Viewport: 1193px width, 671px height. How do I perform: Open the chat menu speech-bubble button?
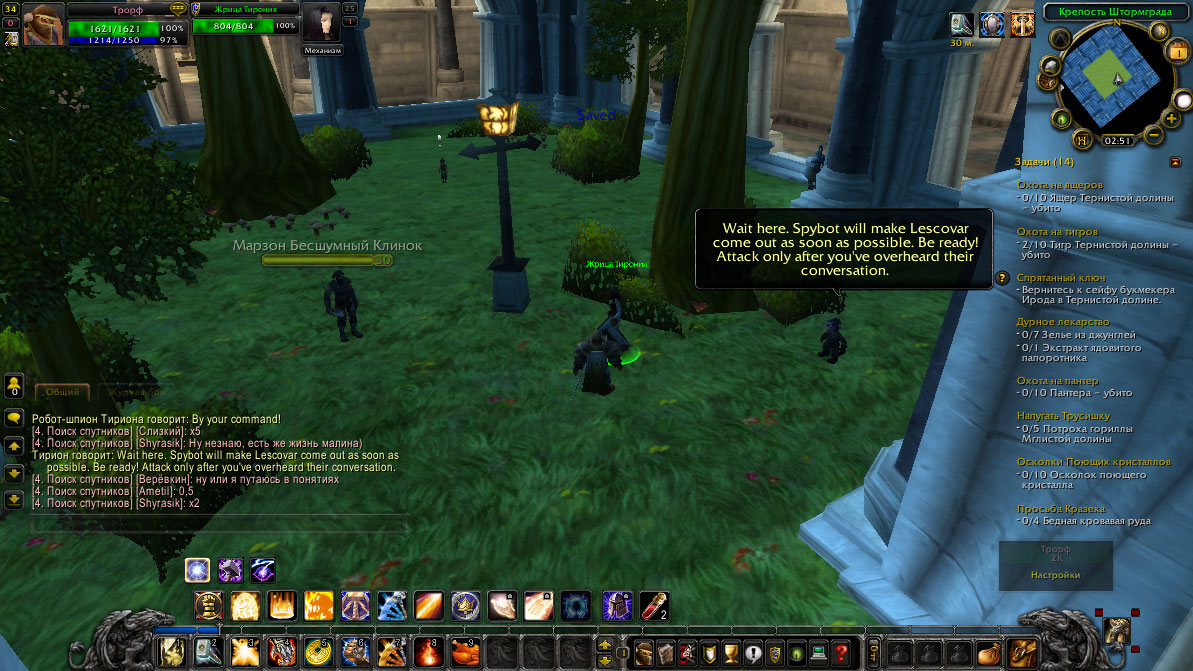(14, 418)
